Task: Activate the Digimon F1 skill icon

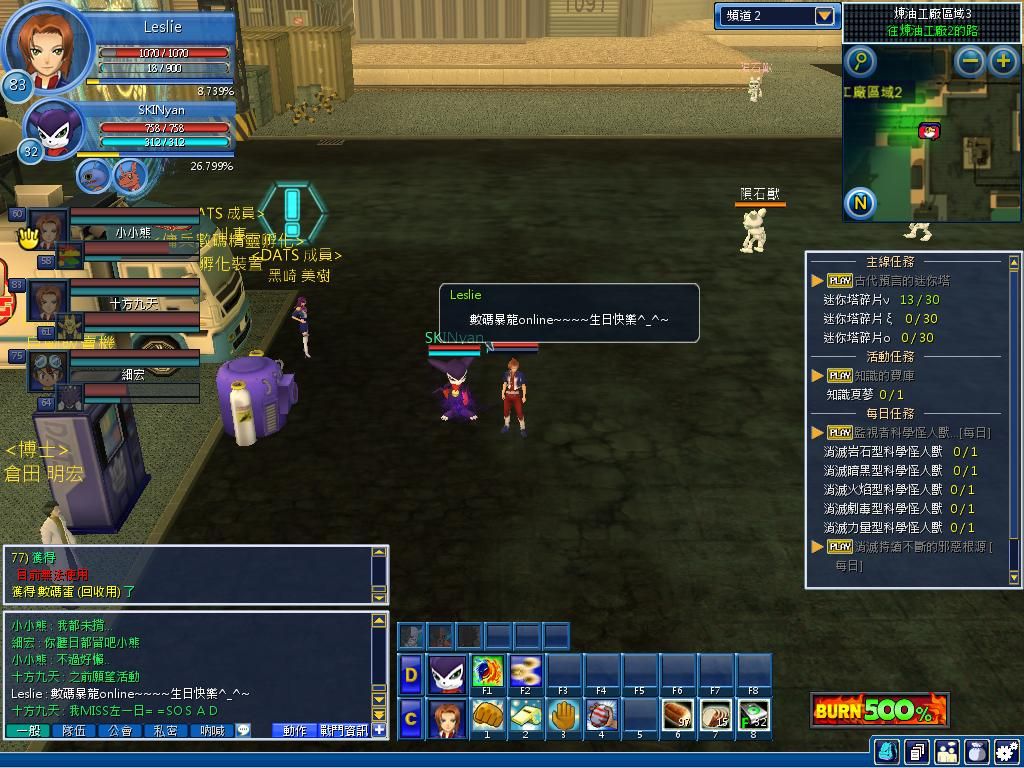Action: pos(488,672)
